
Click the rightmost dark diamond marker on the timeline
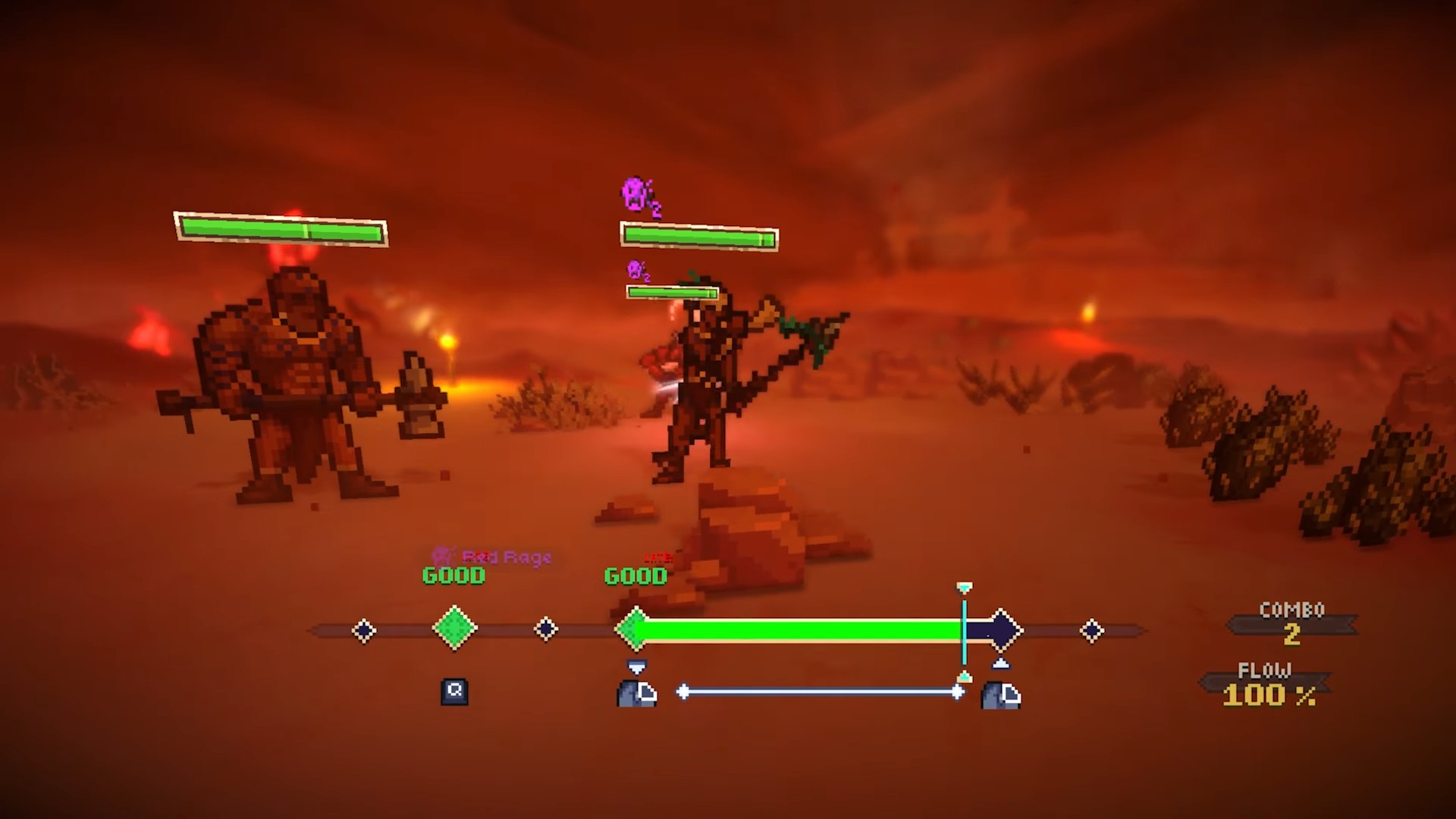point(1092,629)
